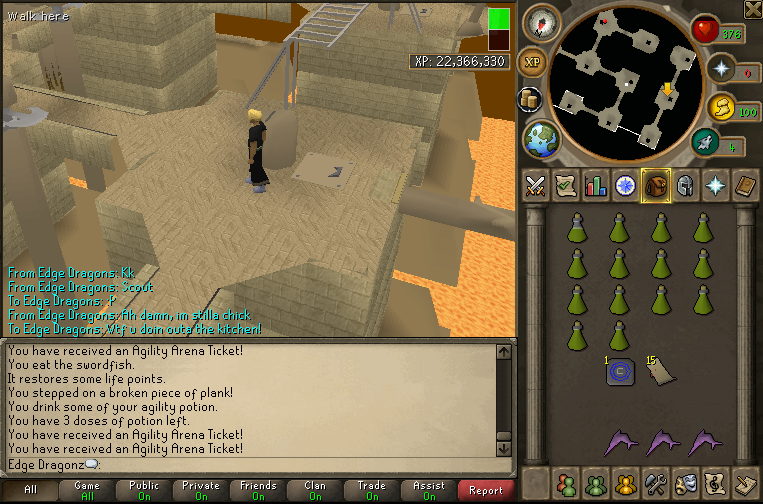Open the settings wrench tab
763x504 pixels.
[x=656, y=484]
